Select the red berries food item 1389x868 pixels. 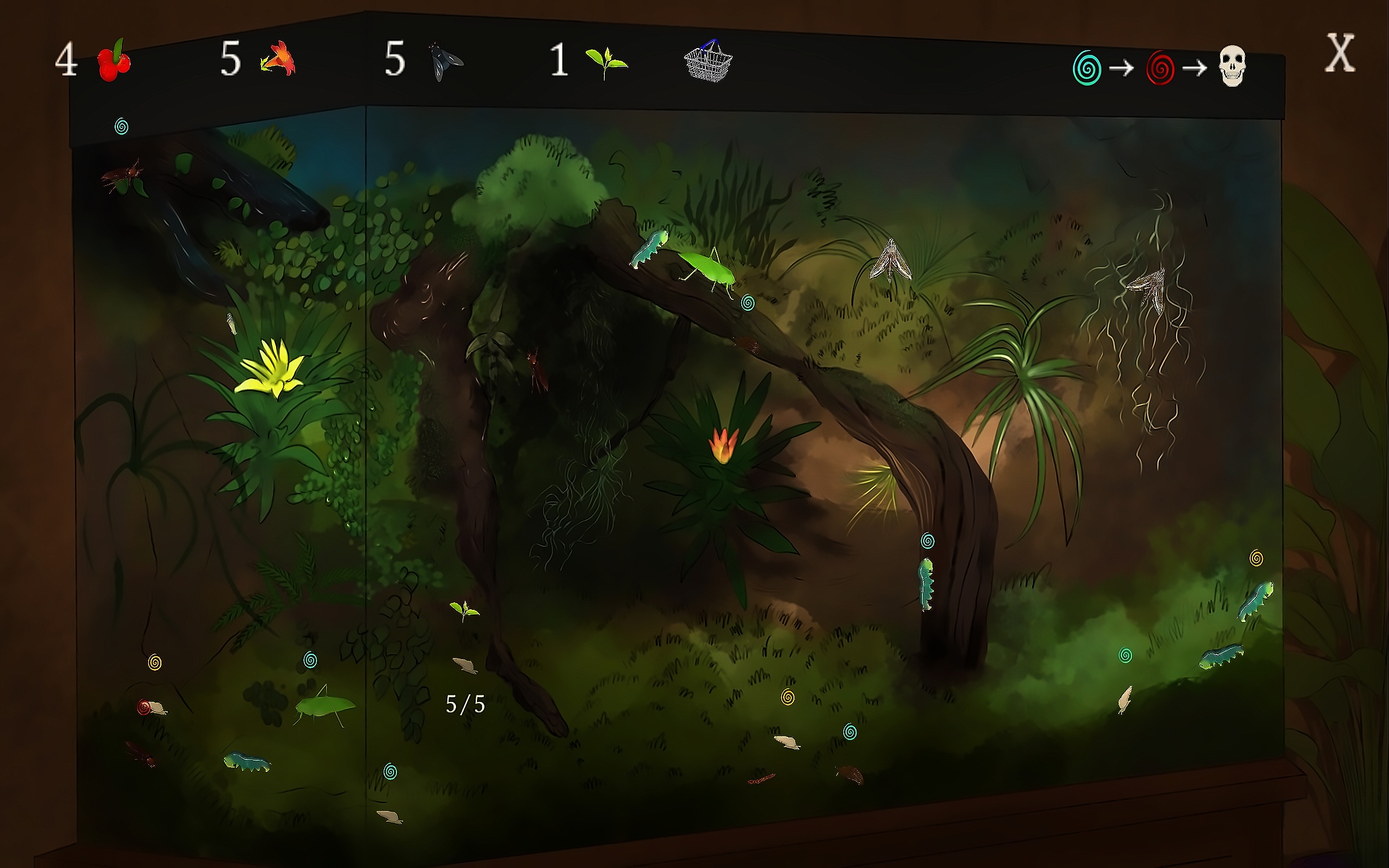(x=114, y=60)
